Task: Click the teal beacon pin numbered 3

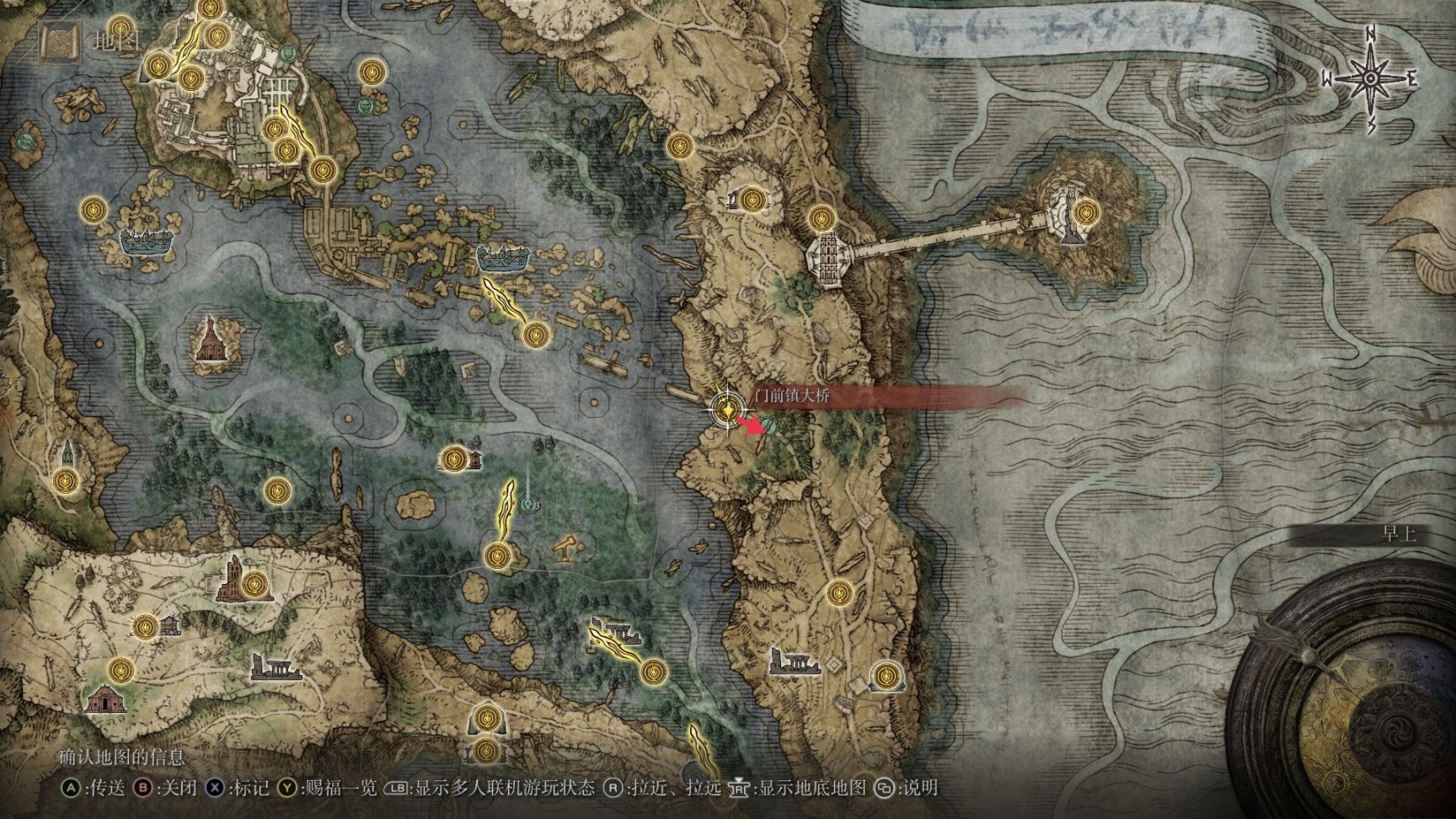Action: tap(529, 504)
